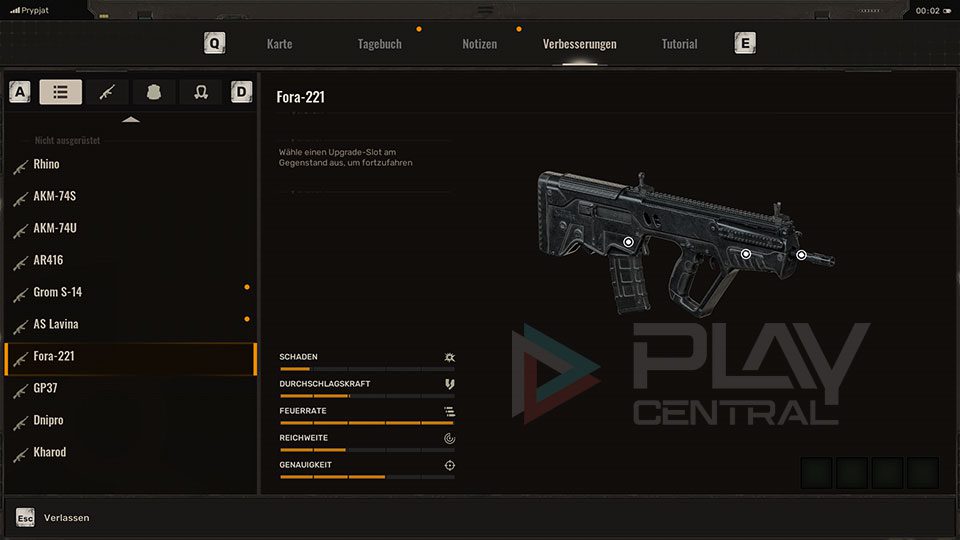Choose the AKM-74S weapon entry
This screenshot has height=540, width=960.
click(54, 196)
